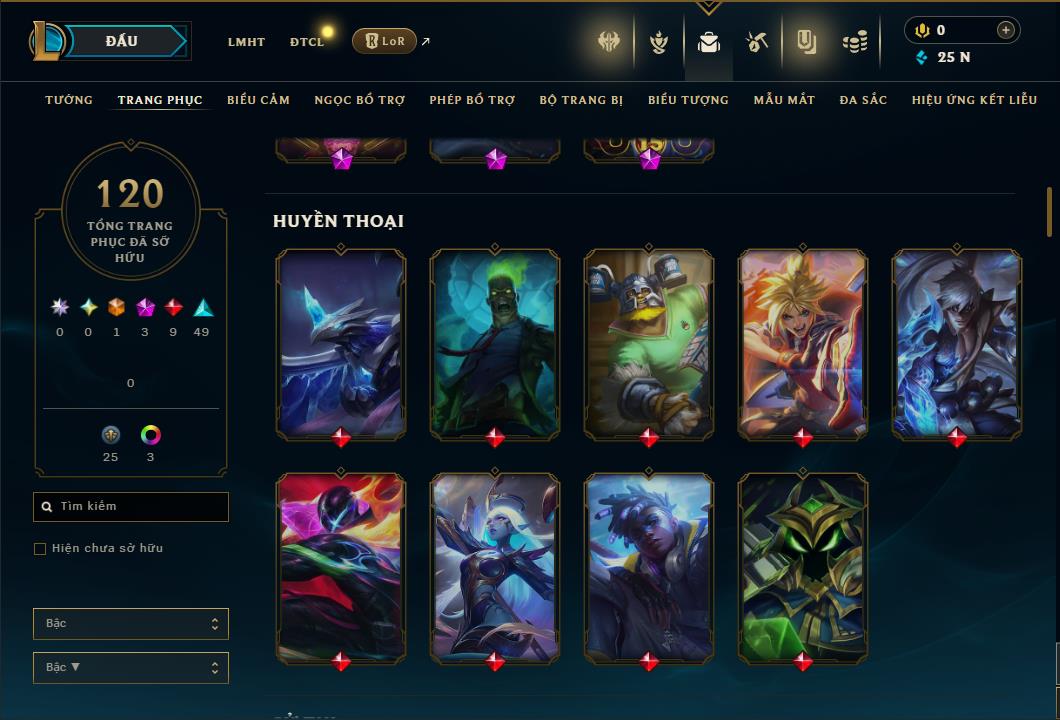This screenshot has height=720, width=1060.
Task: Open the backpack collection icon
Action: pyautogui.click(x=709, y=42)
